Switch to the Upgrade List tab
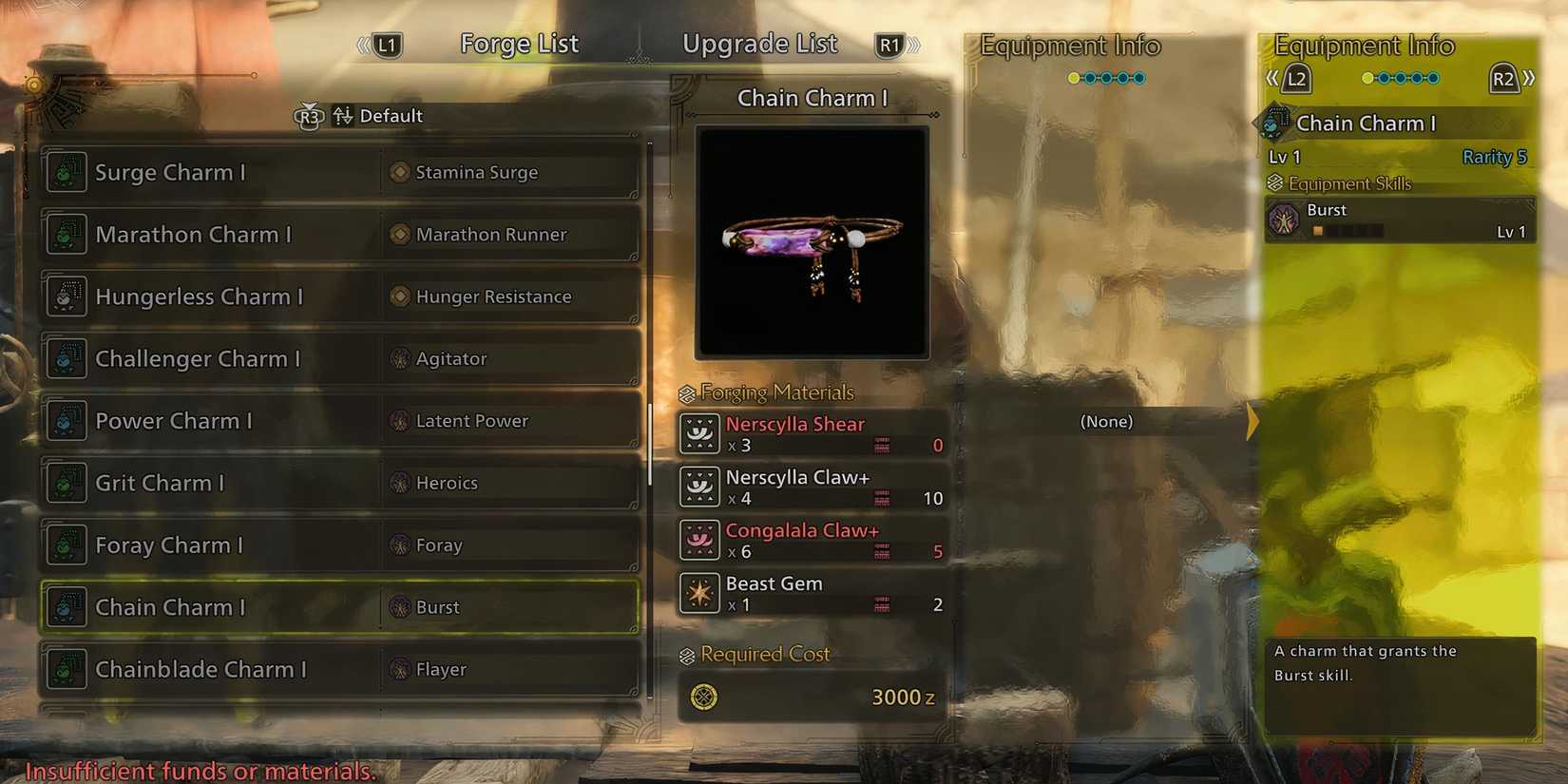The image size is (1568, 784). 759,43
